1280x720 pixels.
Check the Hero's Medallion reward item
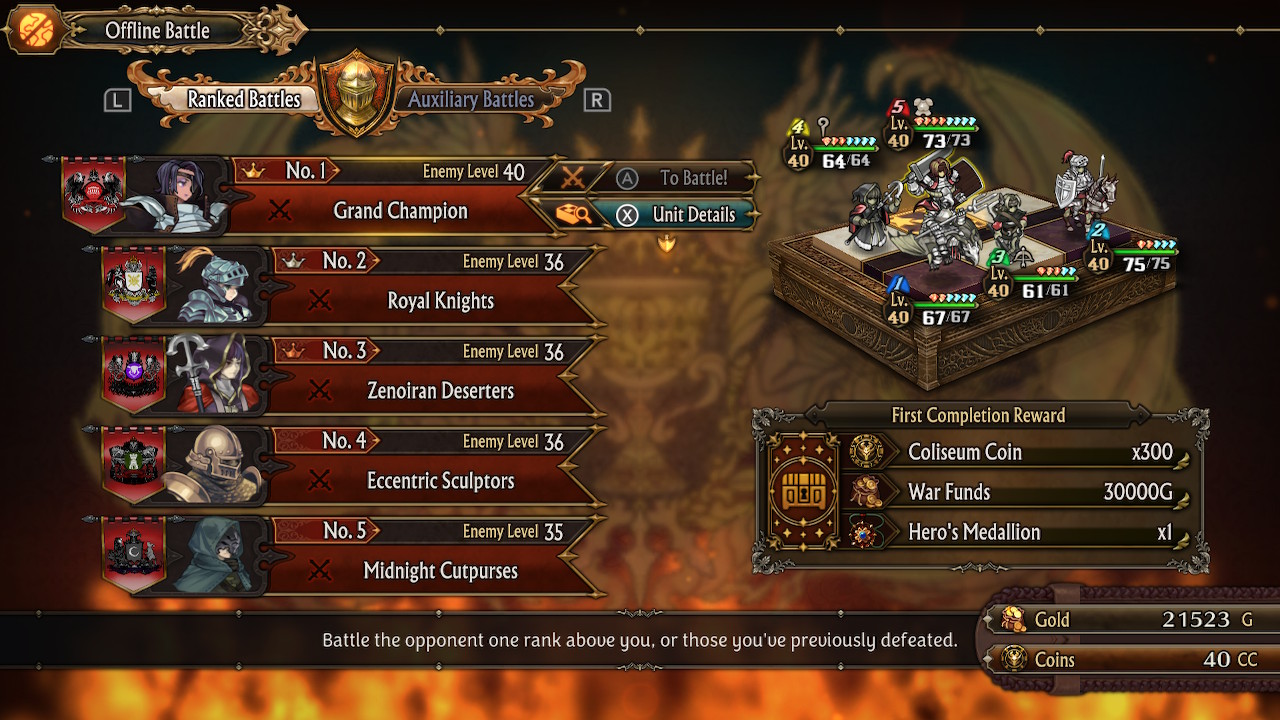tap(1010, 532)
